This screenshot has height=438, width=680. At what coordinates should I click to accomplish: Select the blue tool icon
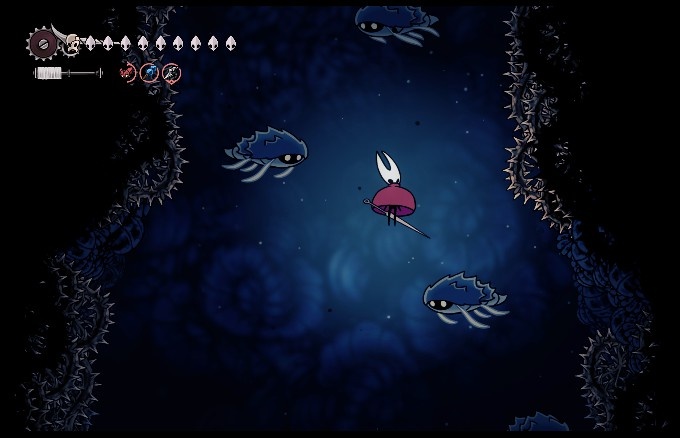coord(149,72)
